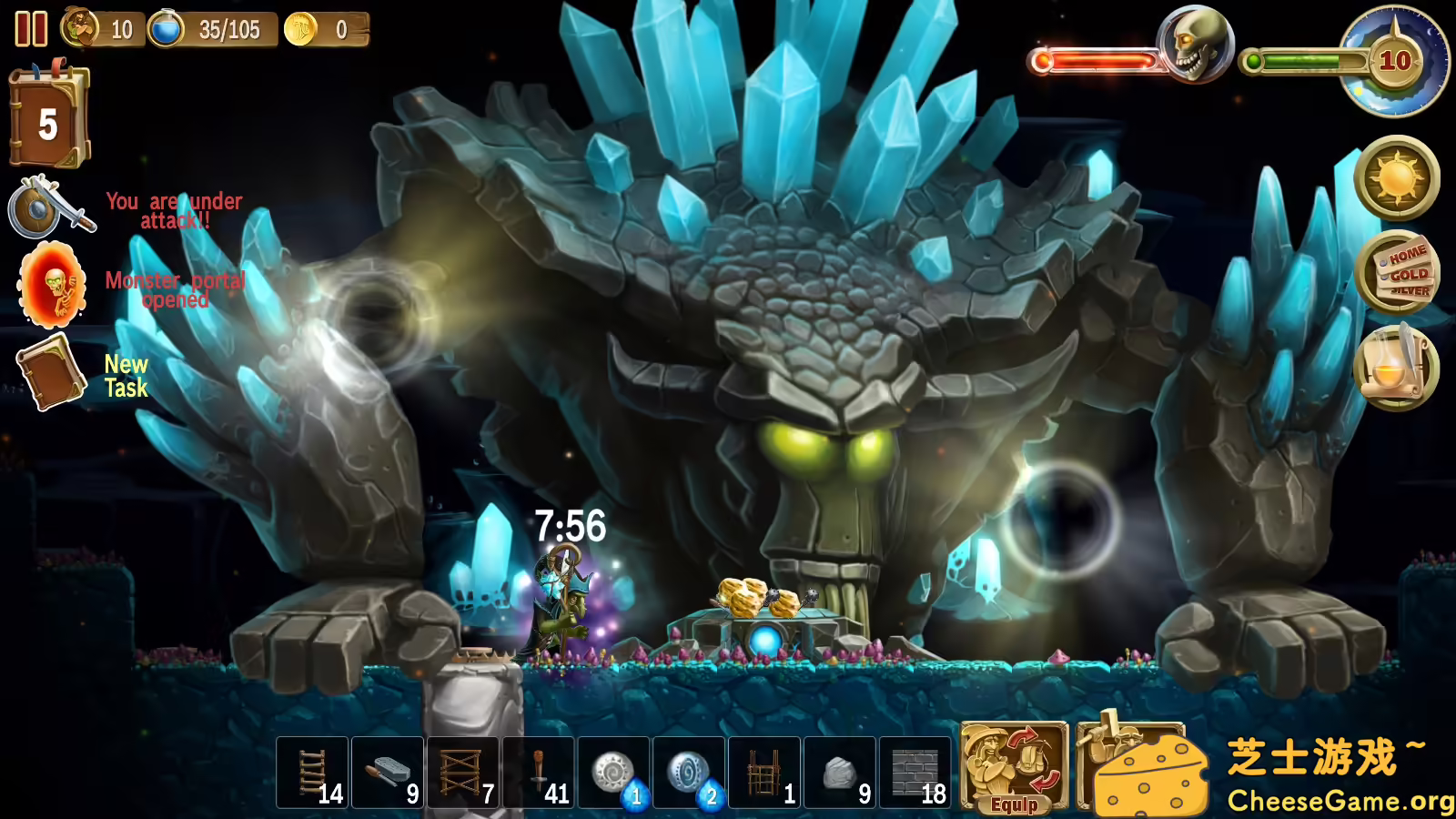Open the spell book showing 5
1456x819 pixels.
point(49,119)
